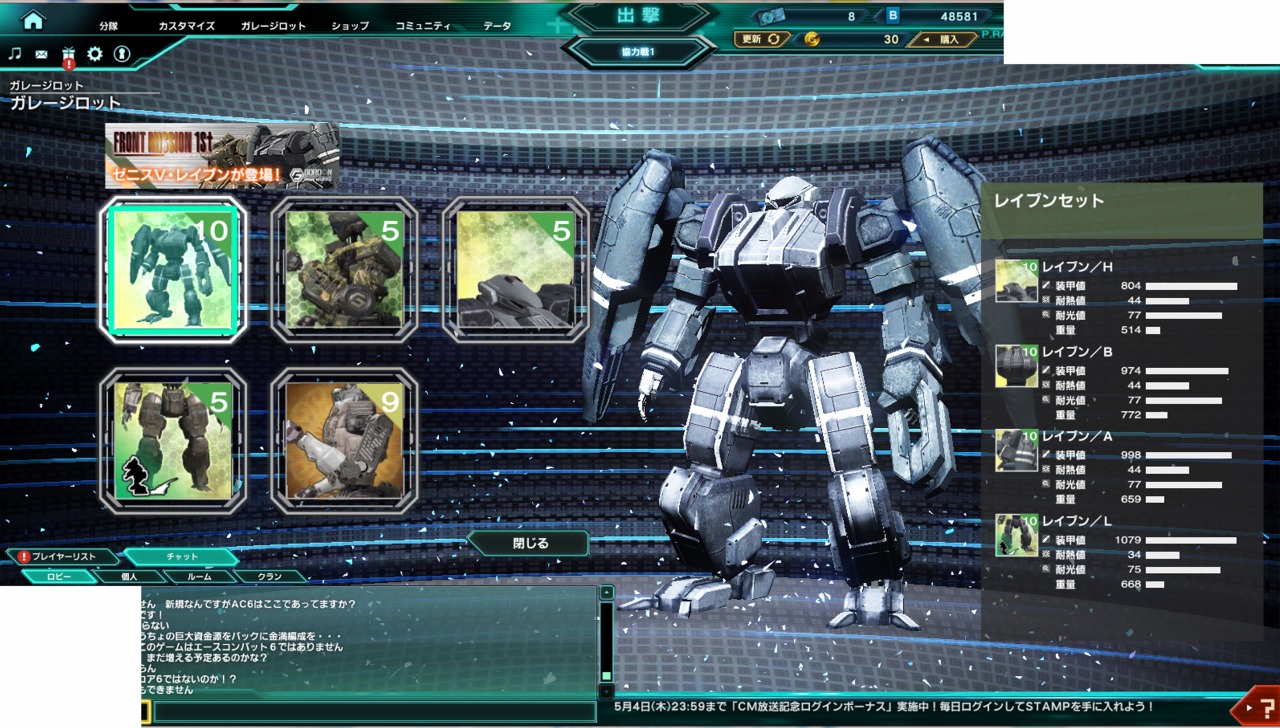Launch sortie with the 出撃 button
Screen dimensions: 1280x728
coord(639,17)
